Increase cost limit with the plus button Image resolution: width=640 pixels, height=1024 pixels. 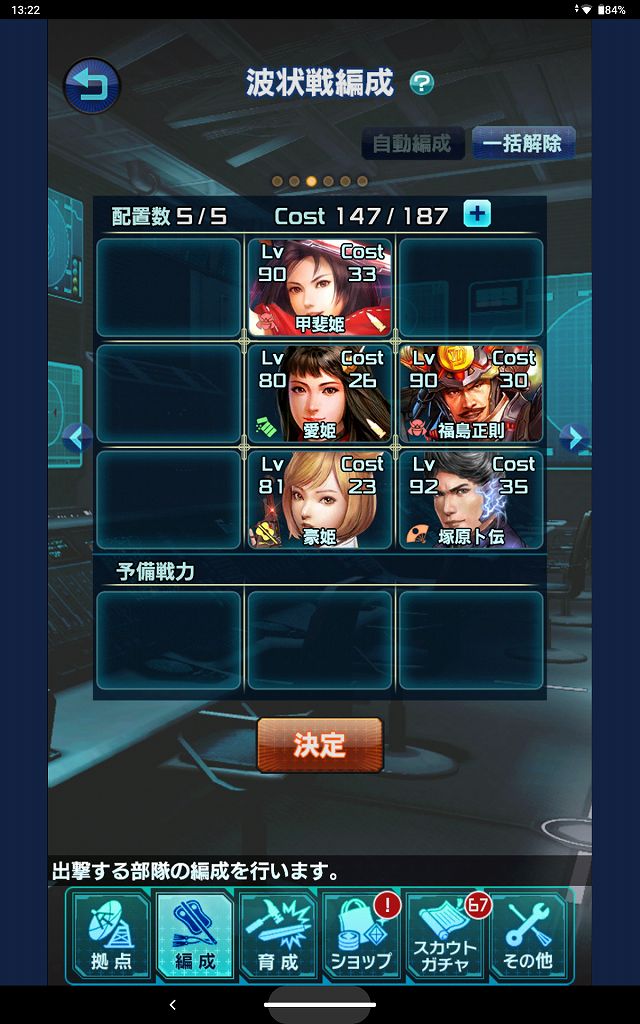tap(477, 214)
